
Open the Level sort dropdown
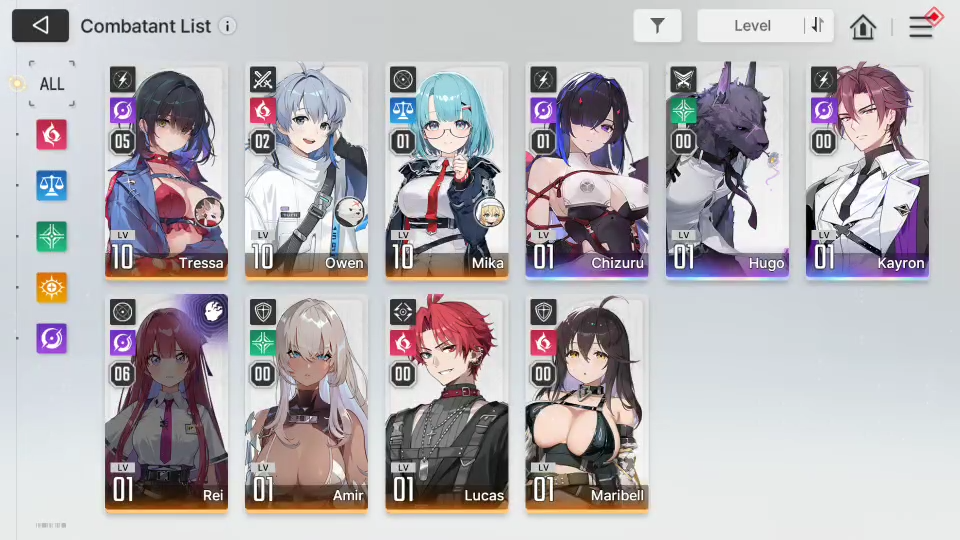[752, 26]
